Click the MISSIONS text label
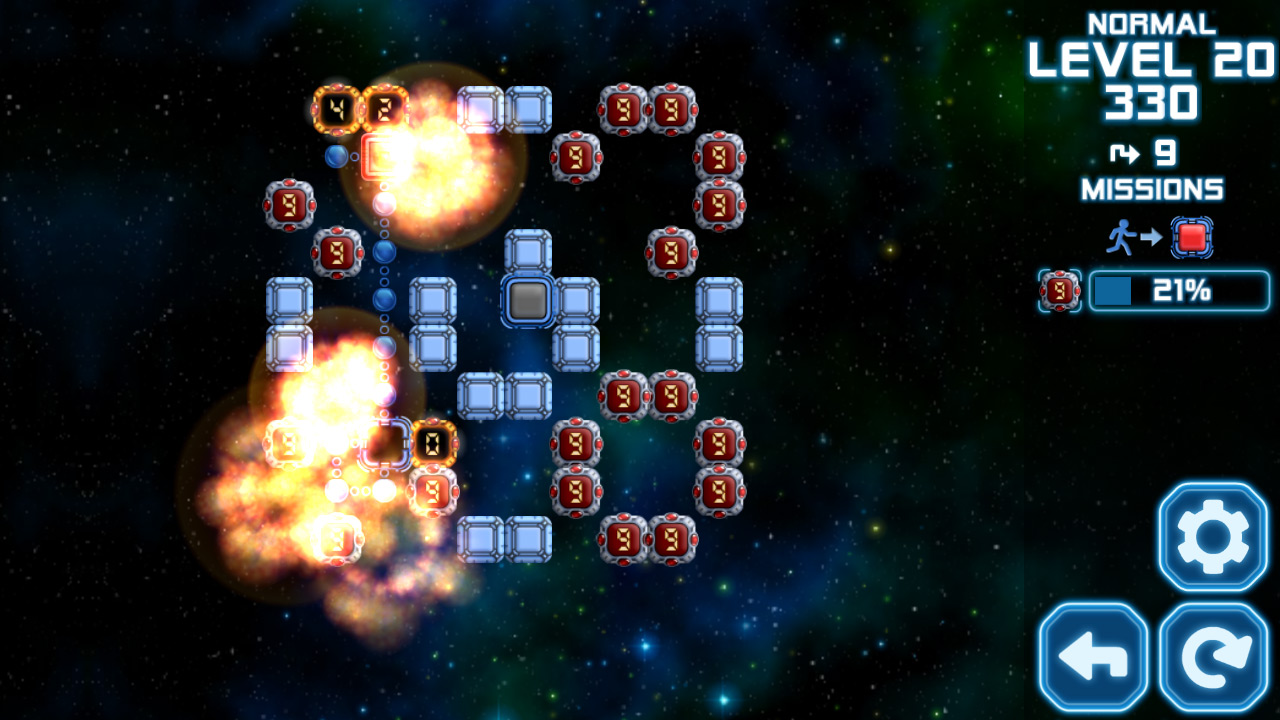This screenshot has width=1280, height=720. [x=1153, y=188]
